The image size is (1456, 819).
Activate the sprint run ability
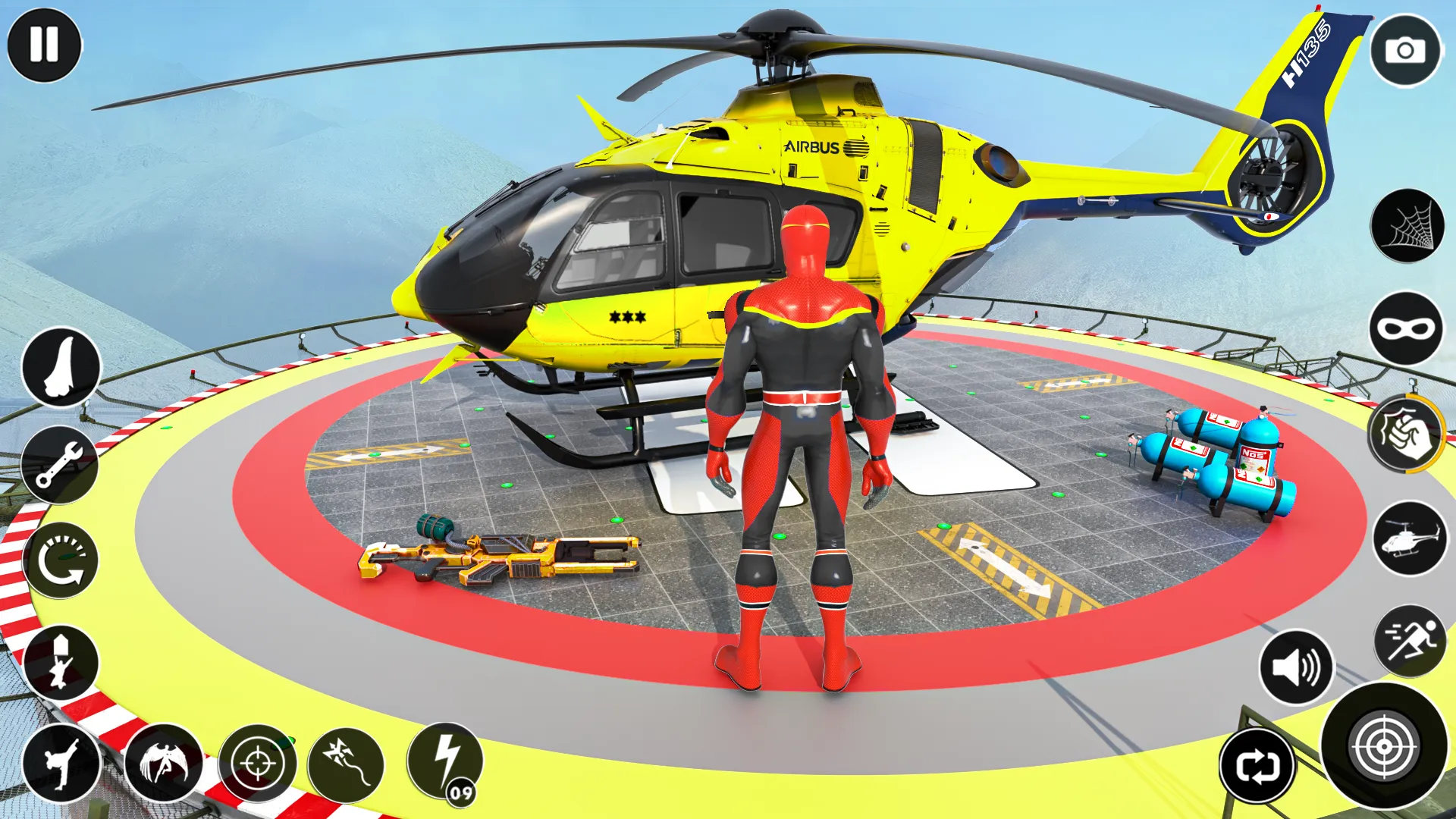point(1407,641)
